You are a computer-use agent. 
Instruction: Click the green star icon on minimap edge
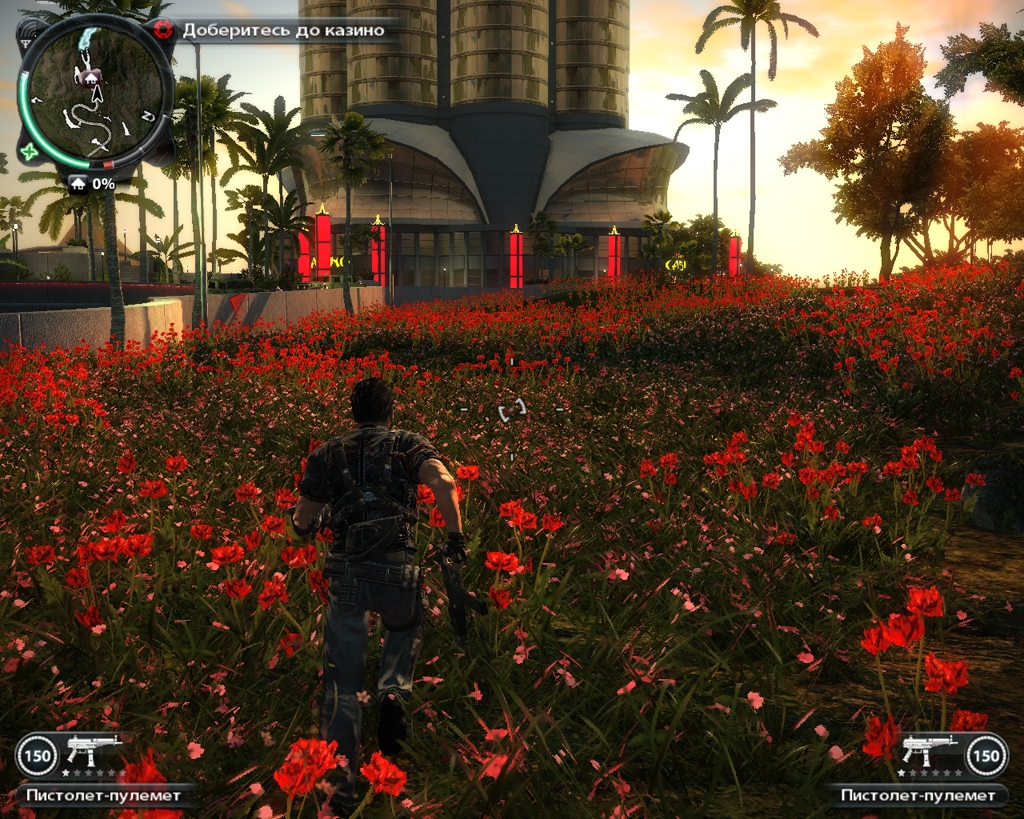29,152
